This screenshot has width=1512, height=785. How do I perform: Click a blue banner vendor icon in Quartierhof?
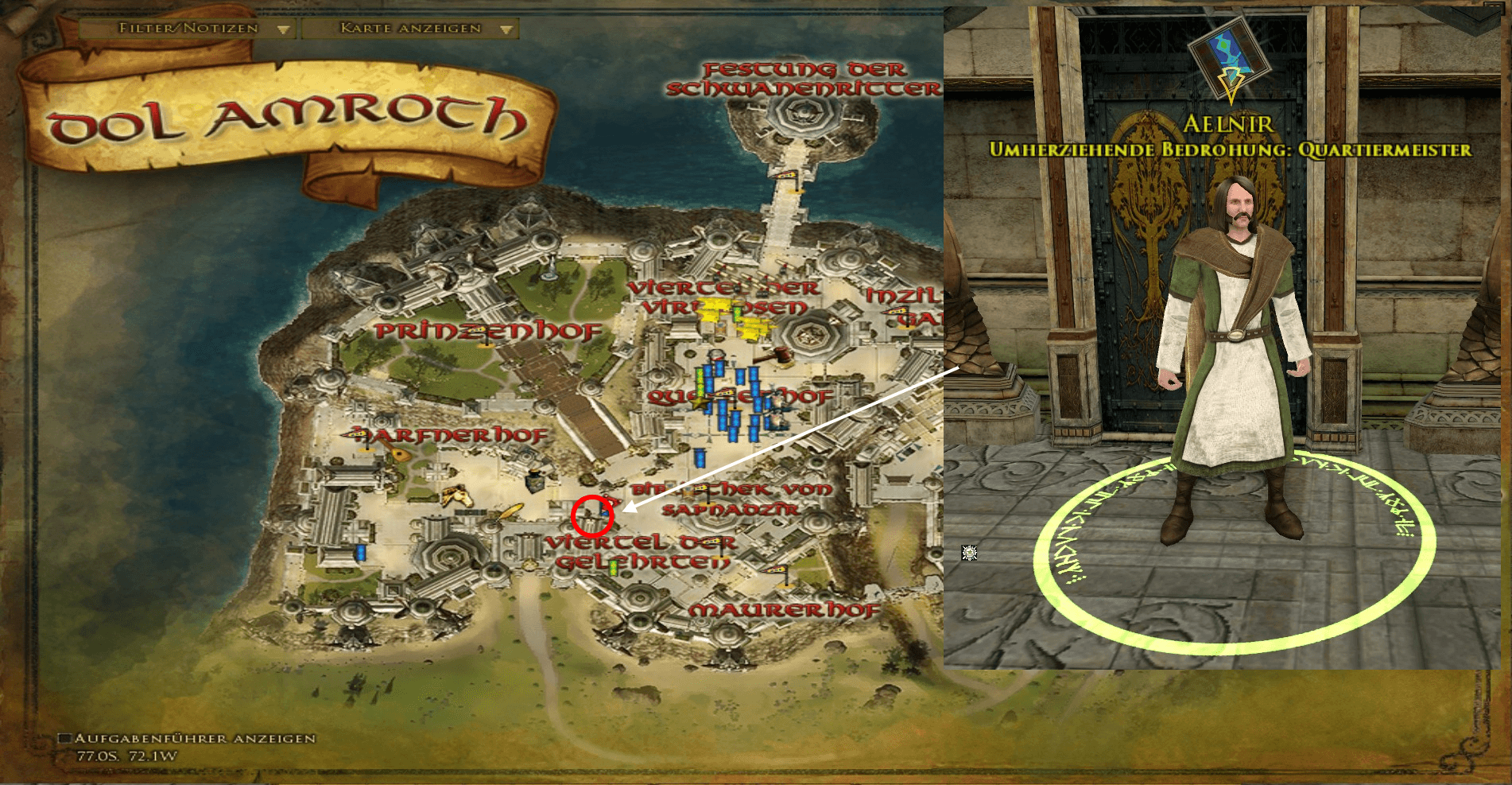click(x=740, y=375)
